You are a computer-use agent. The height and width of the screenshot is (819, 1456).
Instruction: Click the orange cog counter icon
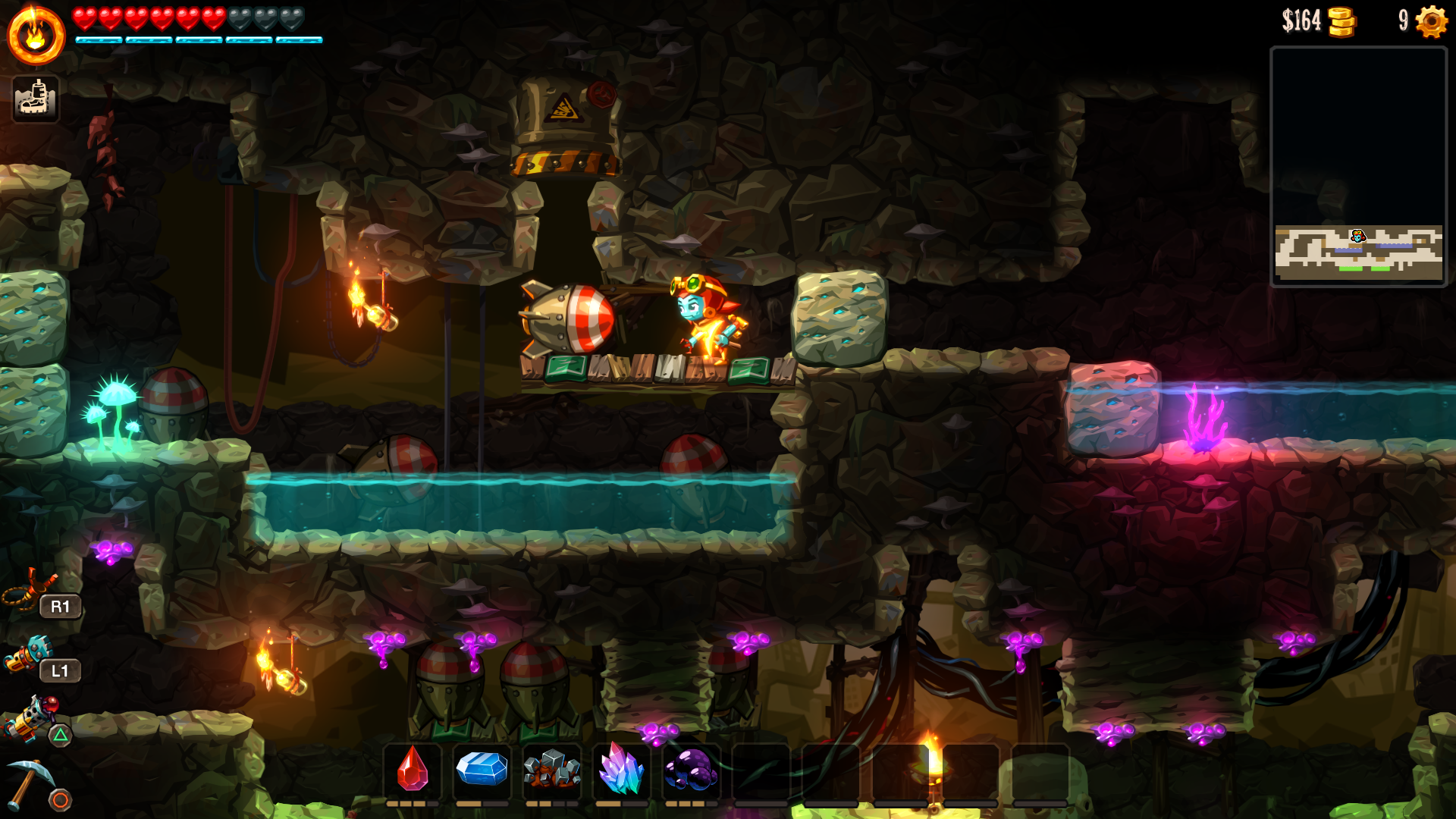(1431, 21)
